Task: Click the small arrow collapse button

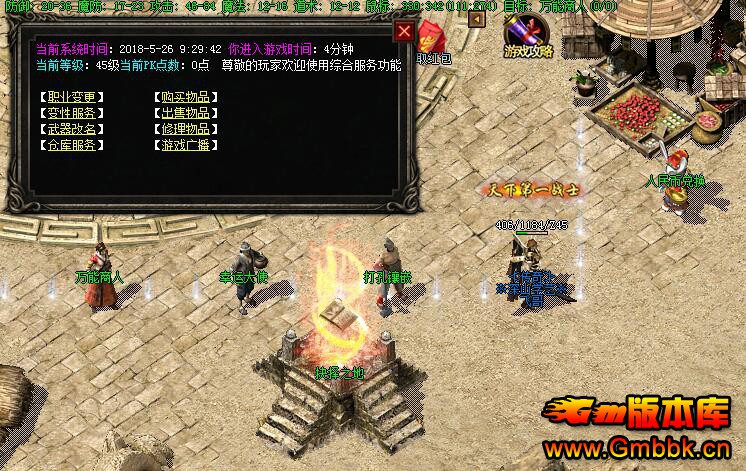Action: click(x=477, y=18)
